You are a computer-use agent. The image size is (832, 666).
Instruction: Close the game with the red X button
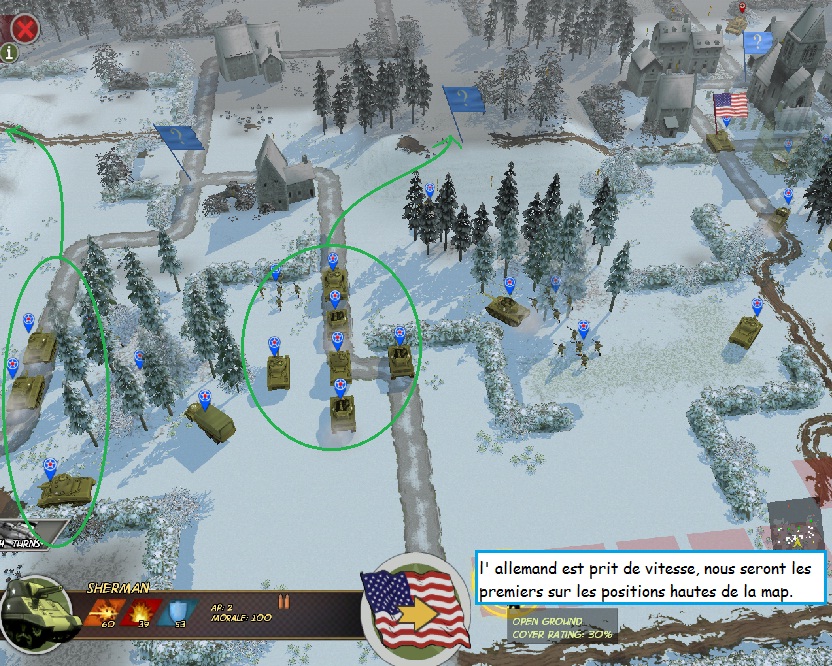coord(24,28)
